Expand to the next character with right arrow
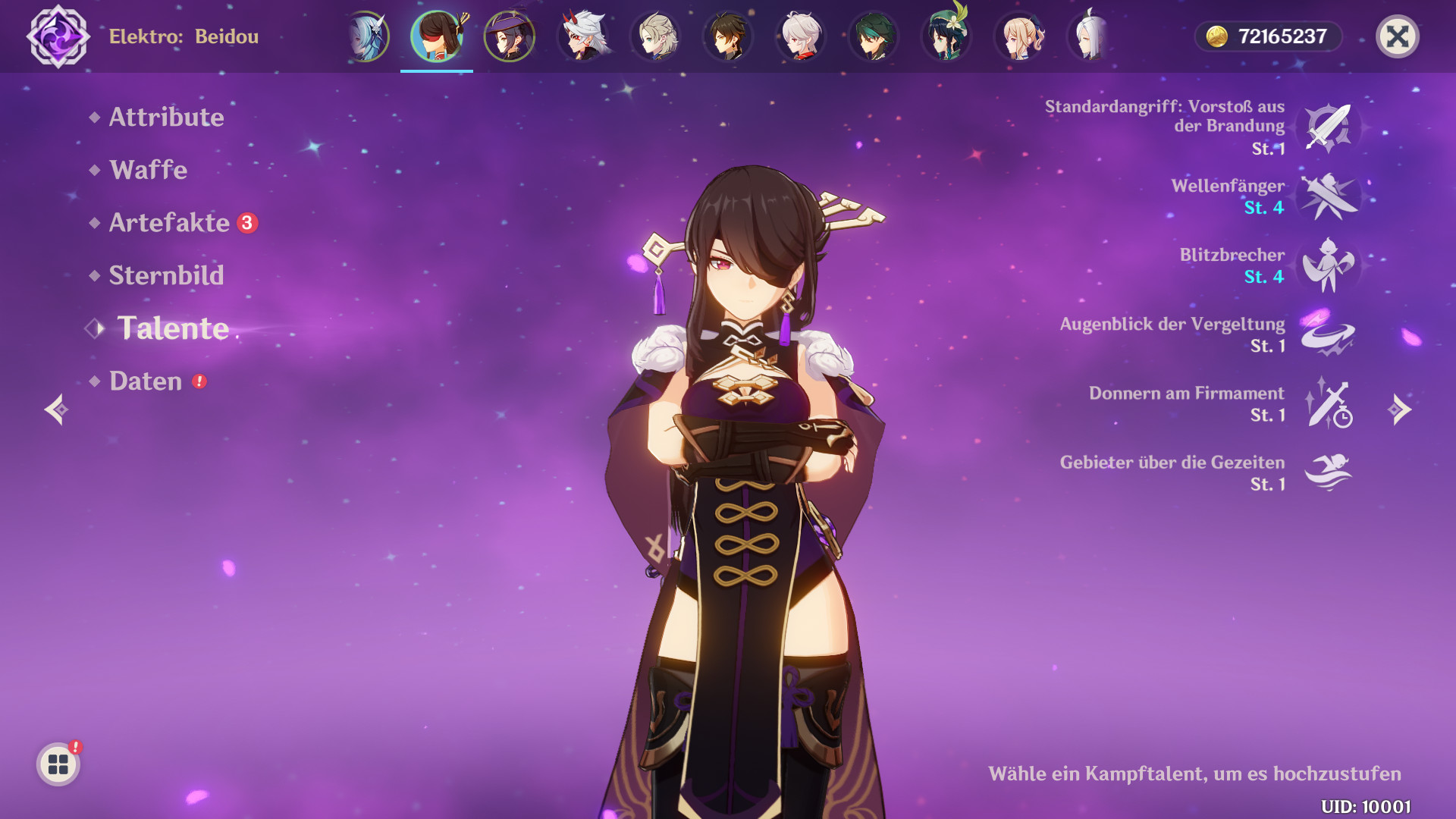This screenshot has height=819, width=1456. (x=1399, y=409)
